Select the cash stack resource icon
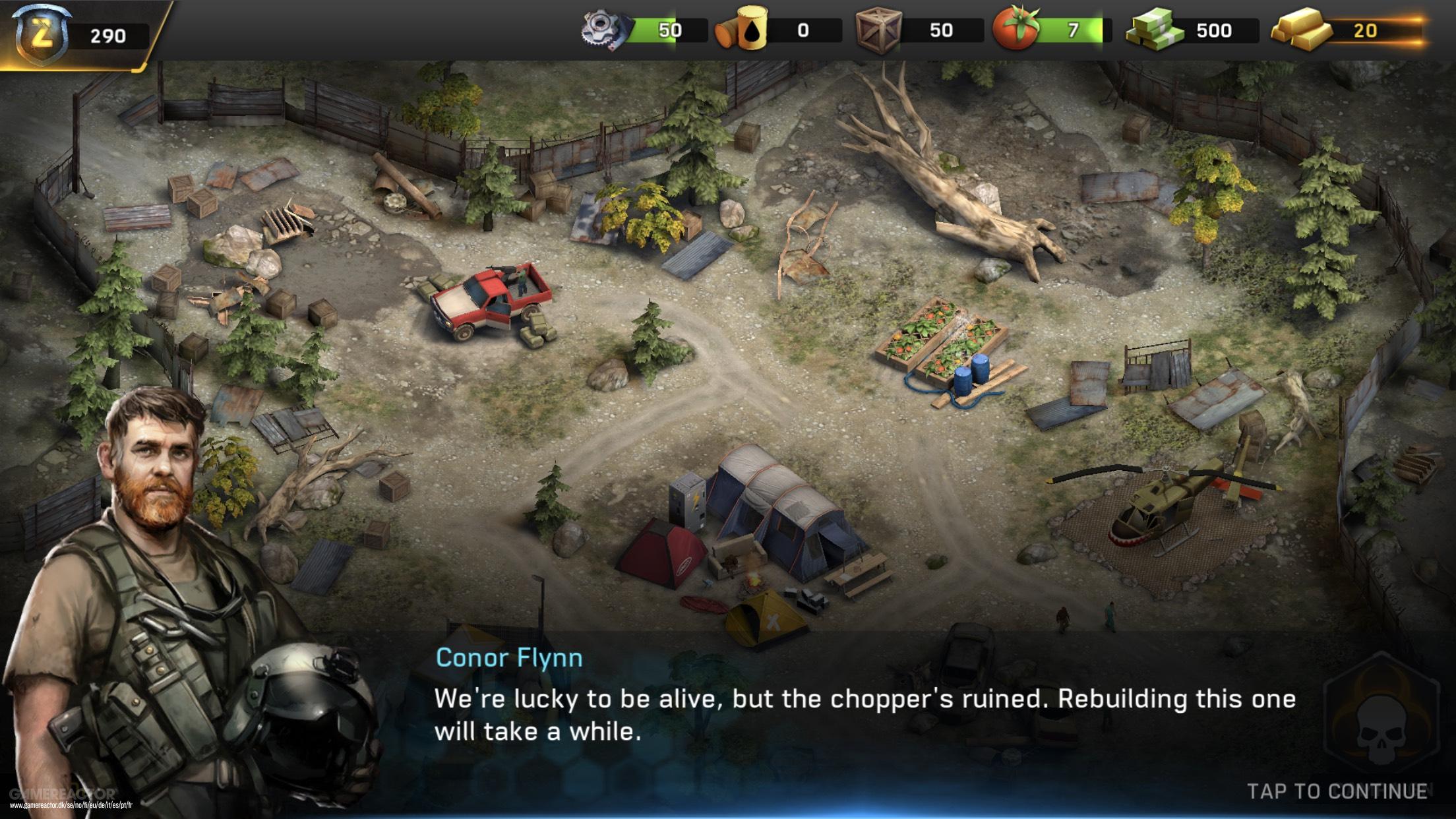The width and height of the screenshot is (1456, 819). click(1154, 30)
